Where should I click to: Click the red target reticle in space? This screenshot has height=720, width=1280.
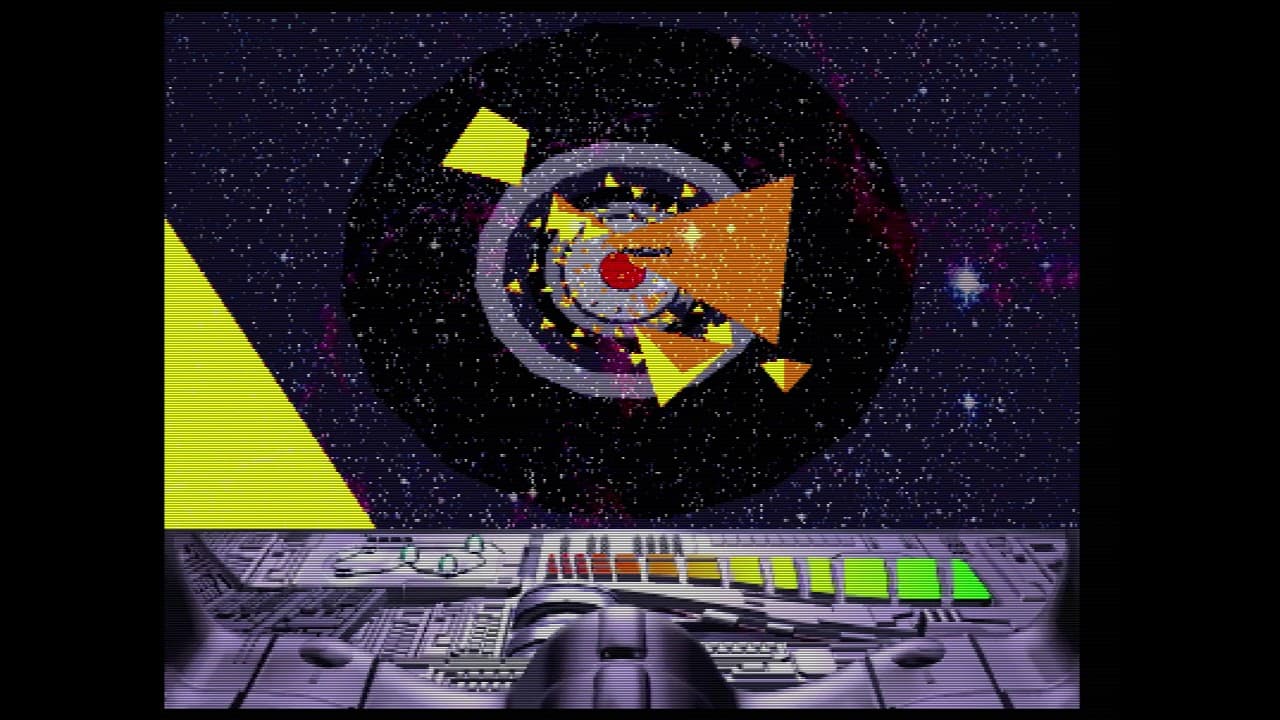tap(620, 272)
